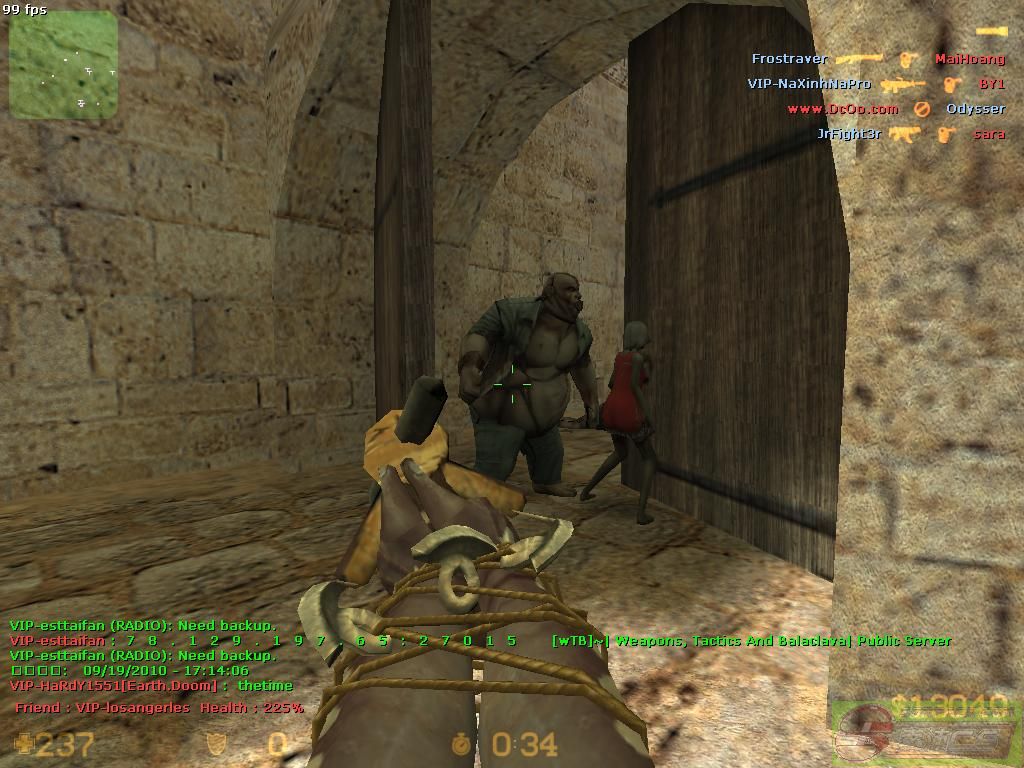Select the health cross icon
Viewport: 1024px width, 768px height.
(x=22, y=743)
